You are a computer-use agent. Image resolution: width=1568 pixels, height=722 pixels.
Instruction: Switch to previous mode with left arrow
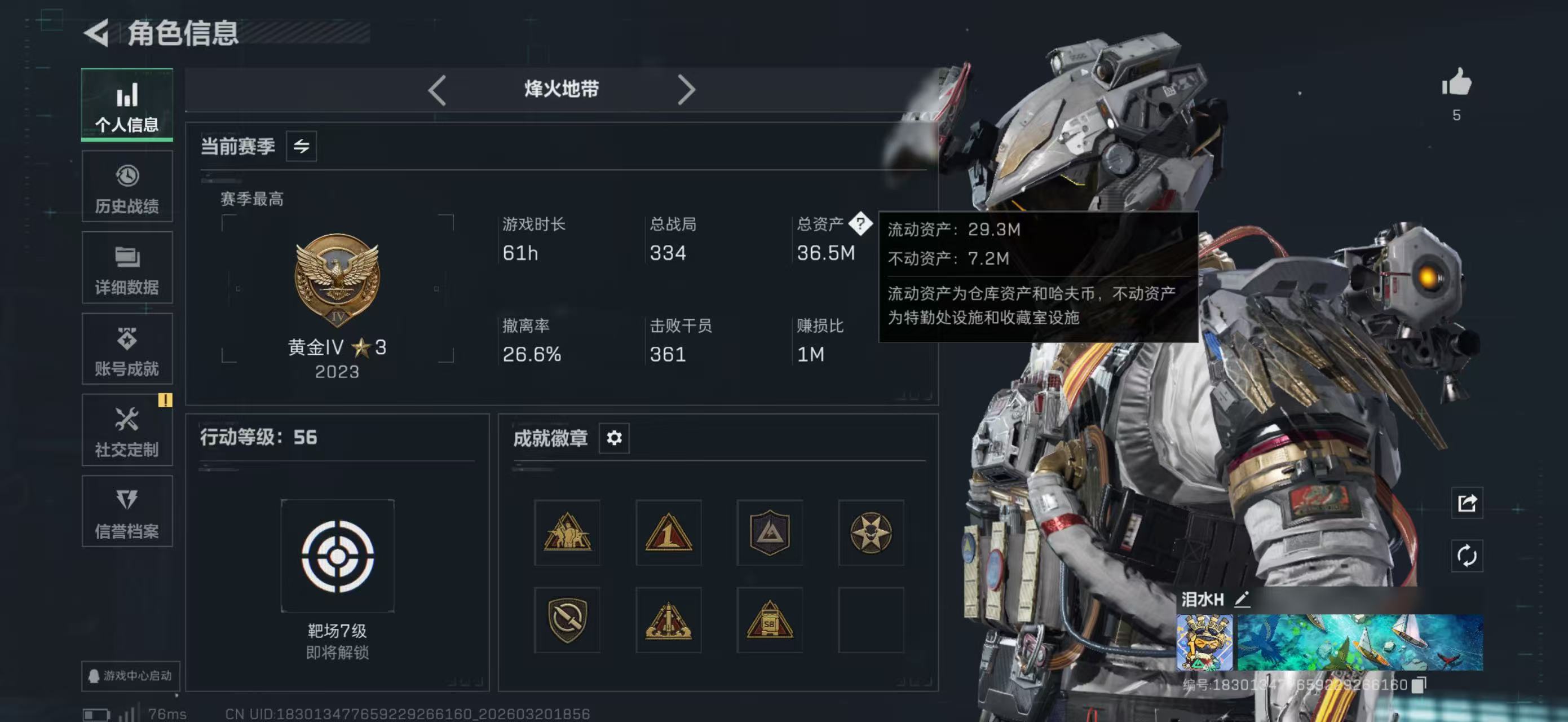pos(437,90)
